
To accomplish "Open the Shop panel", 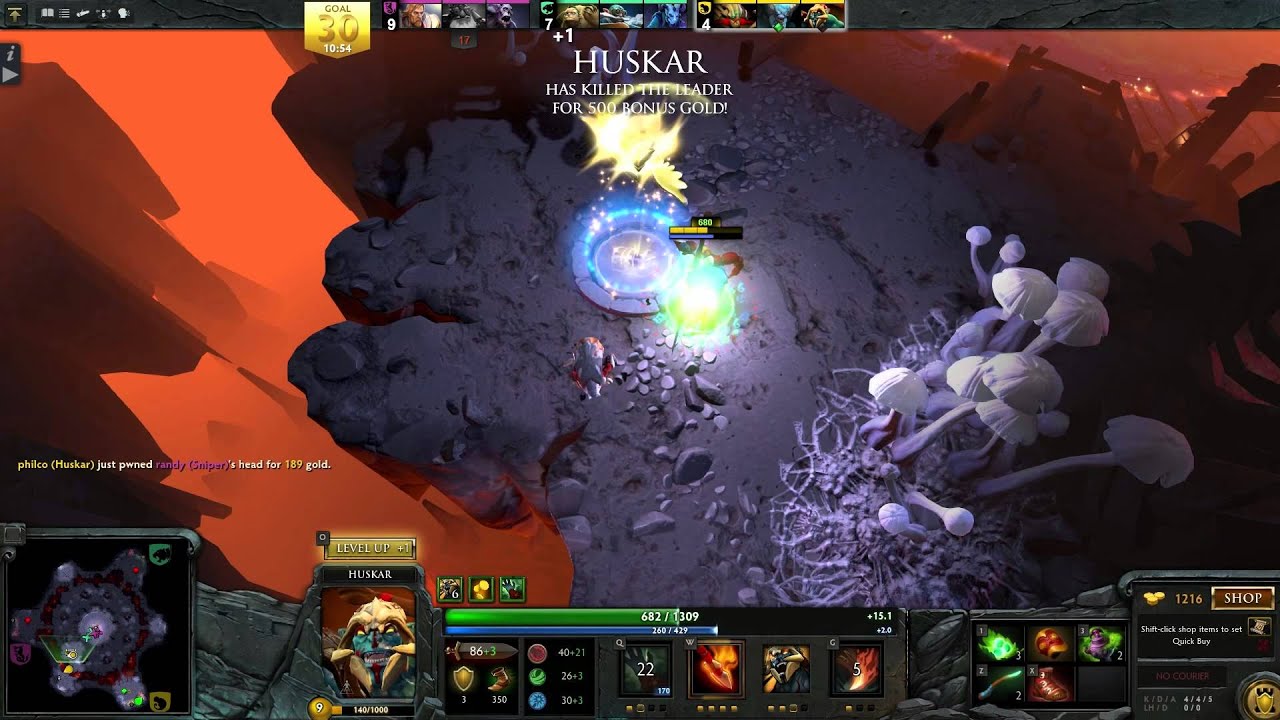I will [x=1242, y=598].
